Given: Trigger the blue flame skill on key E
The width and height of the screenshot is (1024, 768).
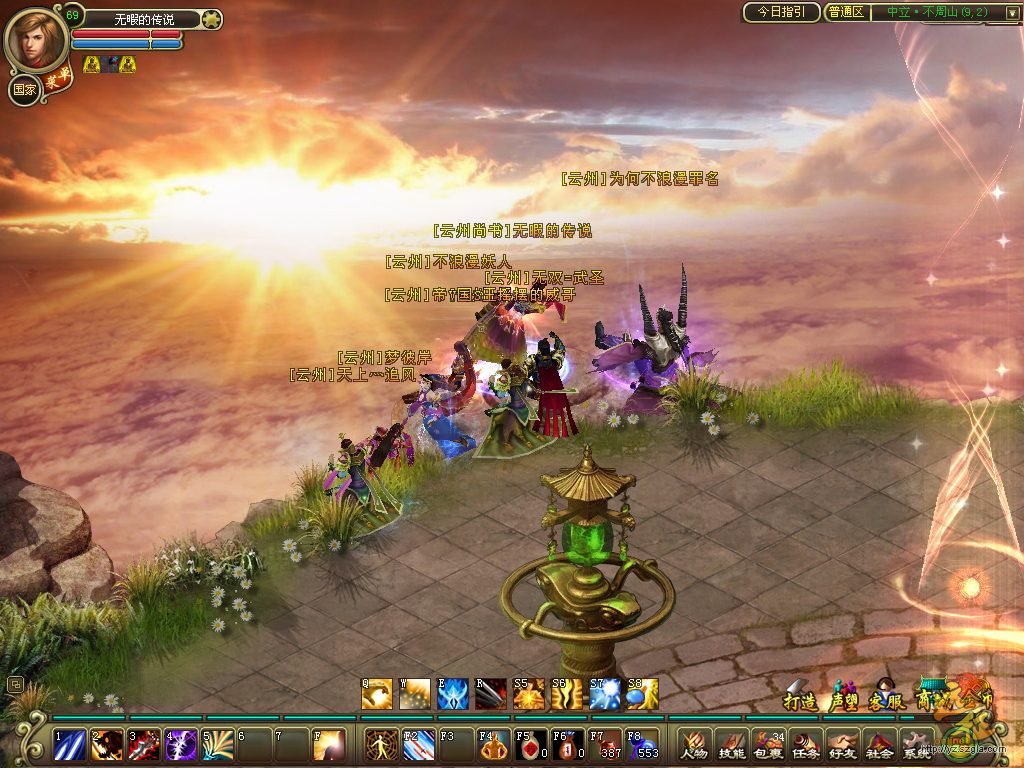Looking at the screenshot, I should point(453,694).
